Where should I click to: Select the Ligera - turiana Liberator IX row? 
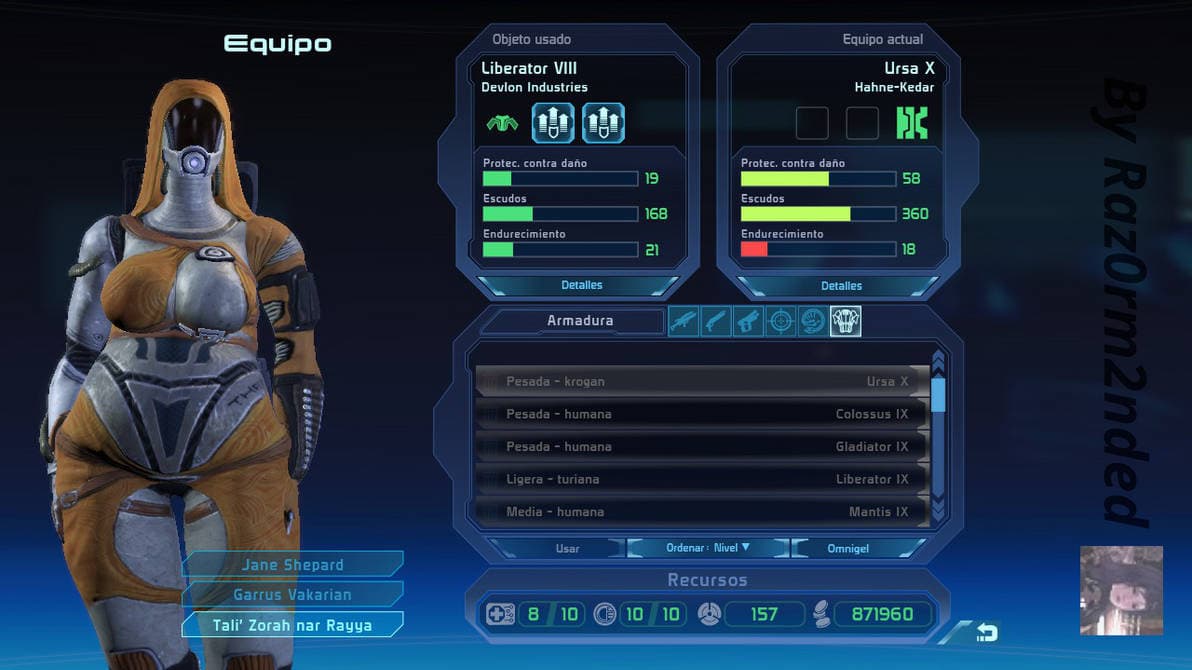coord(702,479)
